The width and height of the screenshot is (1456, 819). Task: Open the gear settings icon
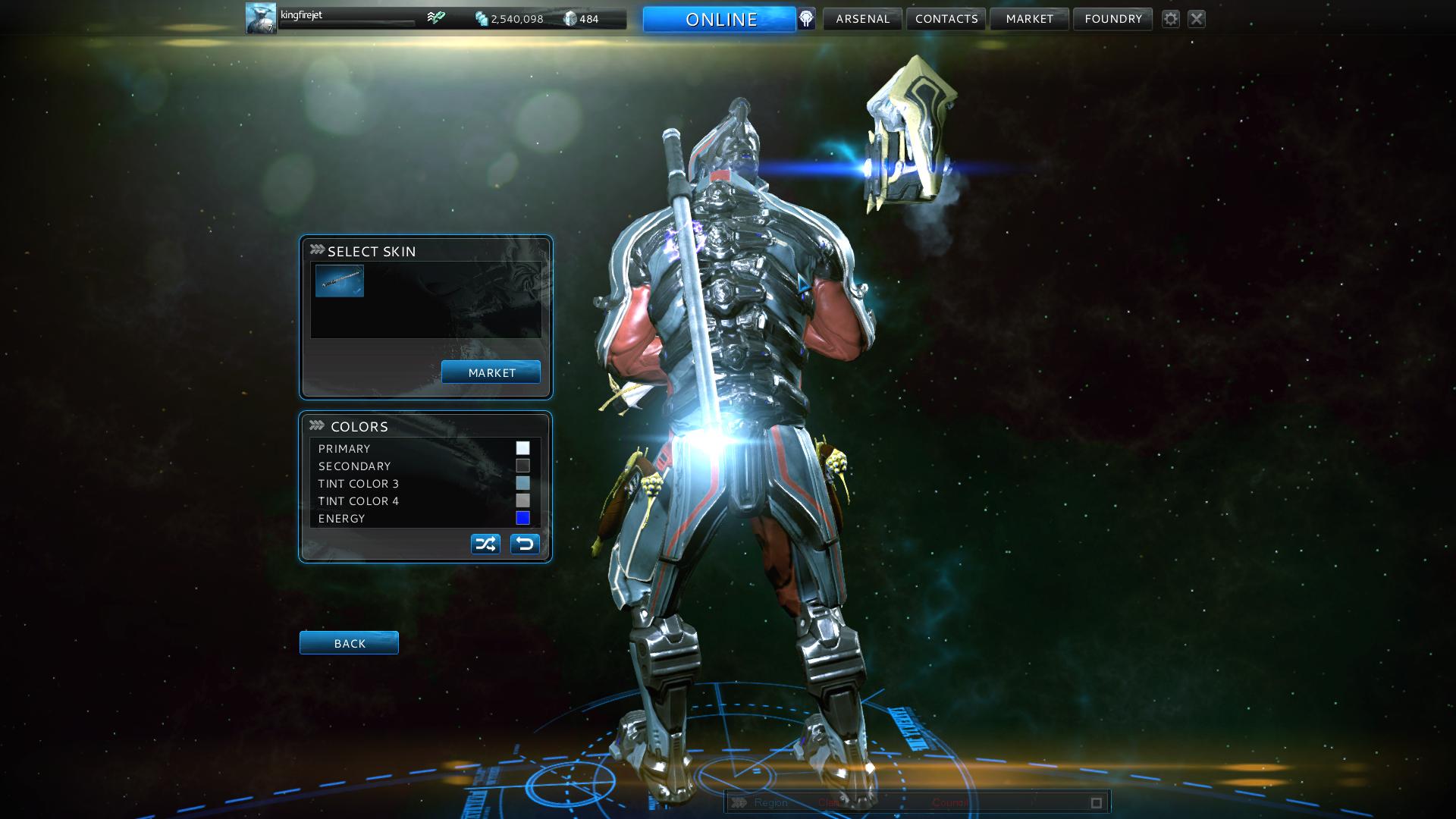click(1171, 19)
